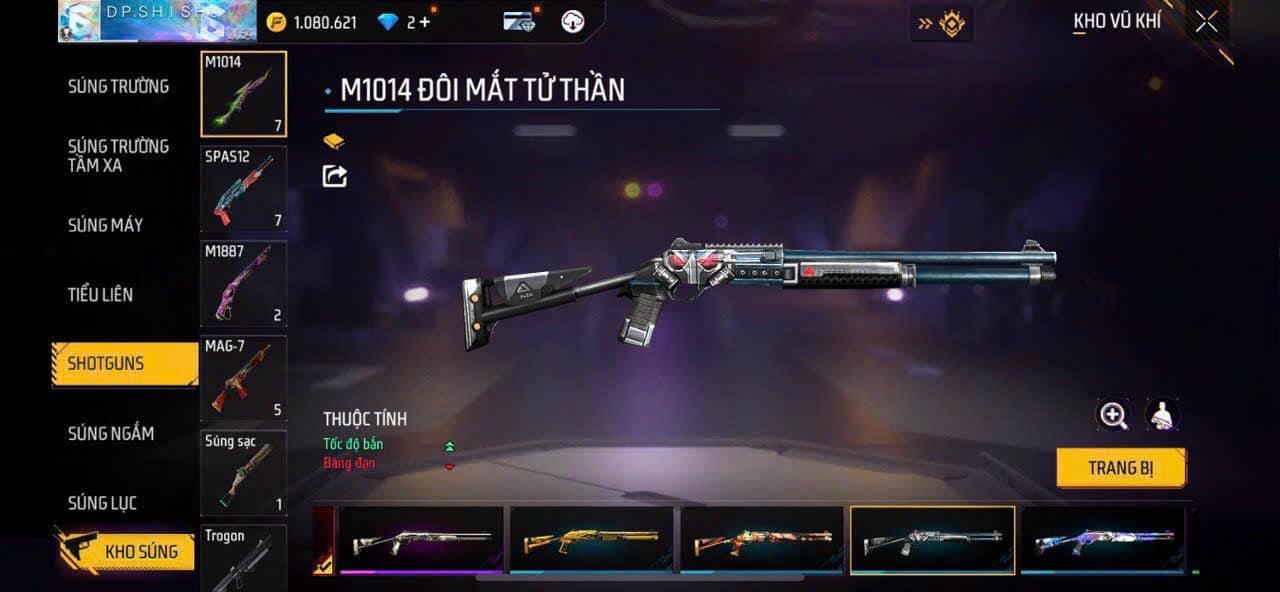Screen dimensions: 1280x592
Task: Open the Súng Ngắm category
Action: click(110, 433)
